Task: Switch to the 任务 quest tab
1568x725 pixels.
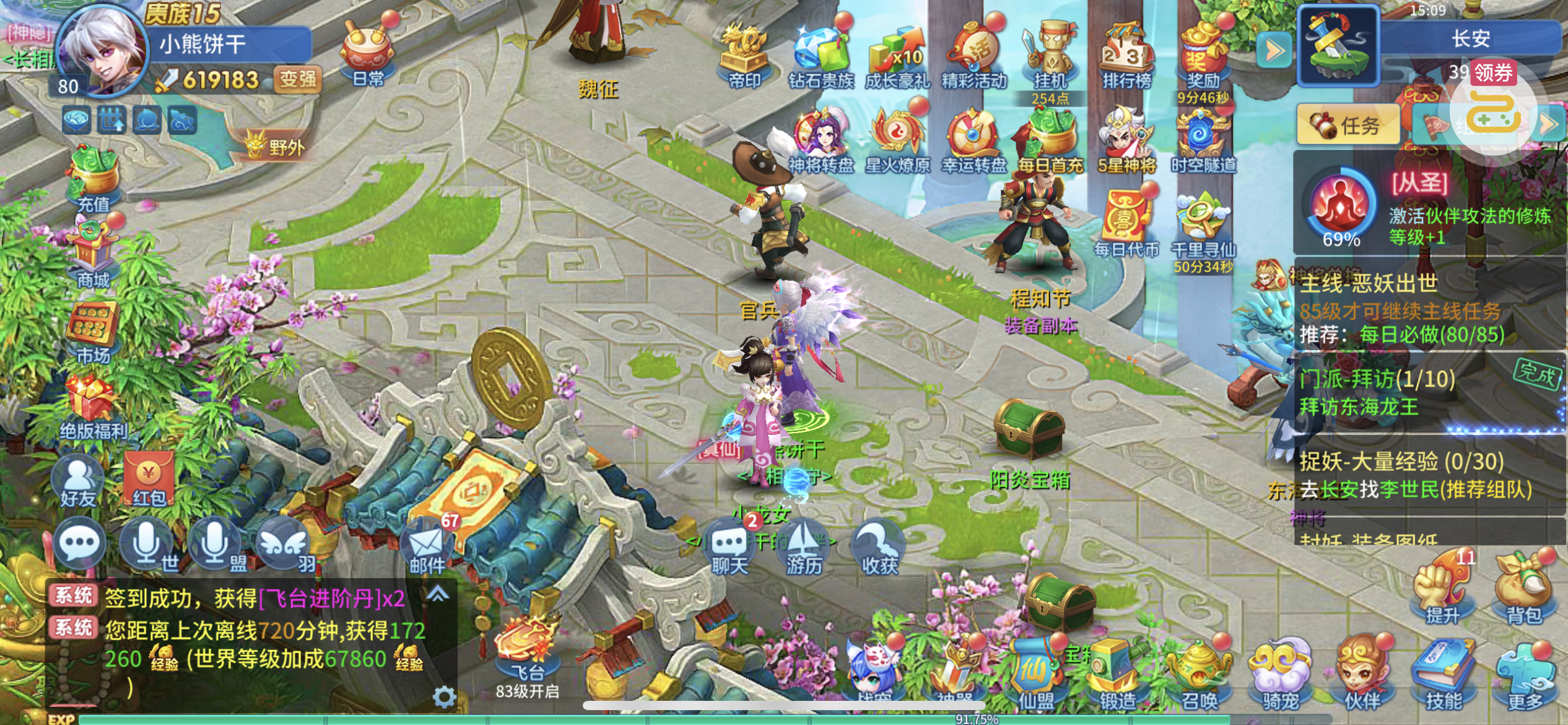Action: (1349, 125)
